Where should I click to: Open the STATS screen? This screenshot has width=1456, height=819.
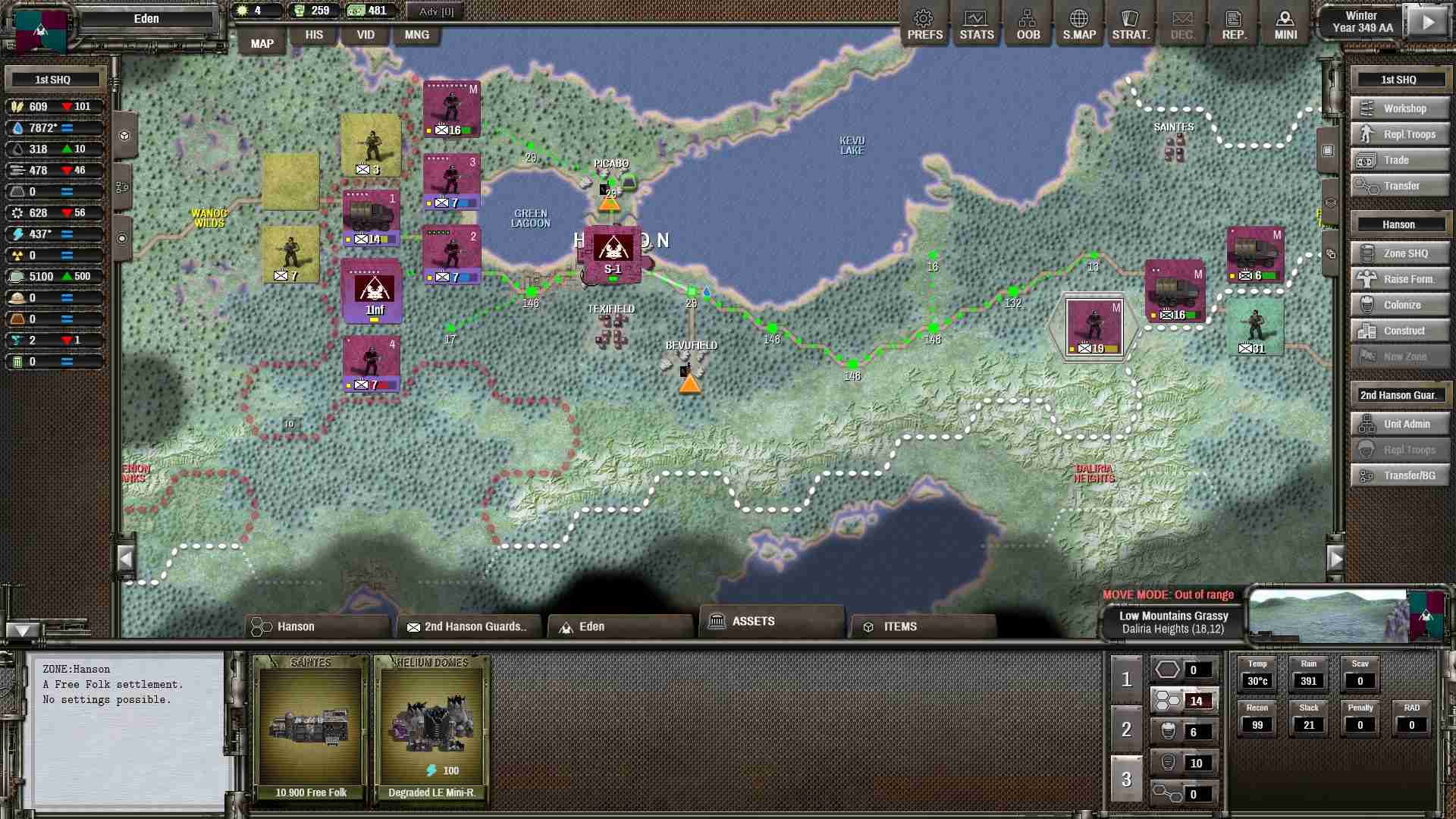click(976, 23)
